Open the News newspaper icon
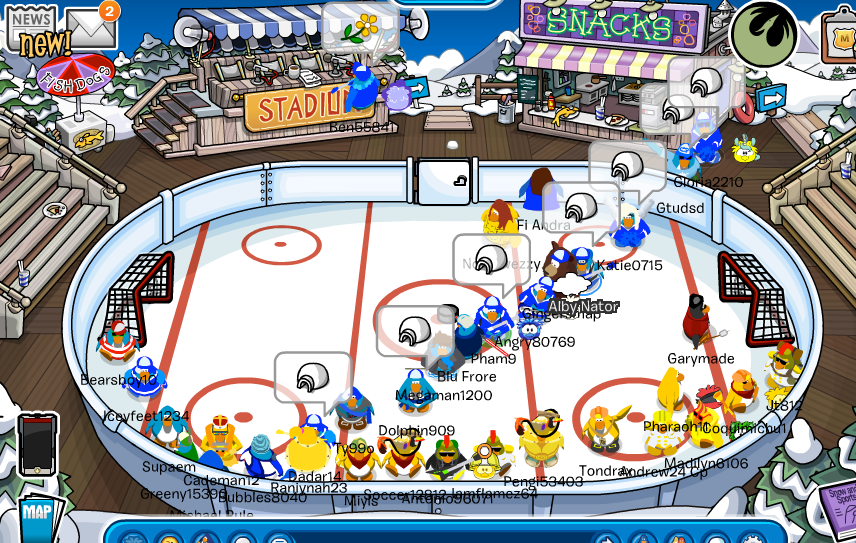 pyautogui.click(x=30, y=30)
